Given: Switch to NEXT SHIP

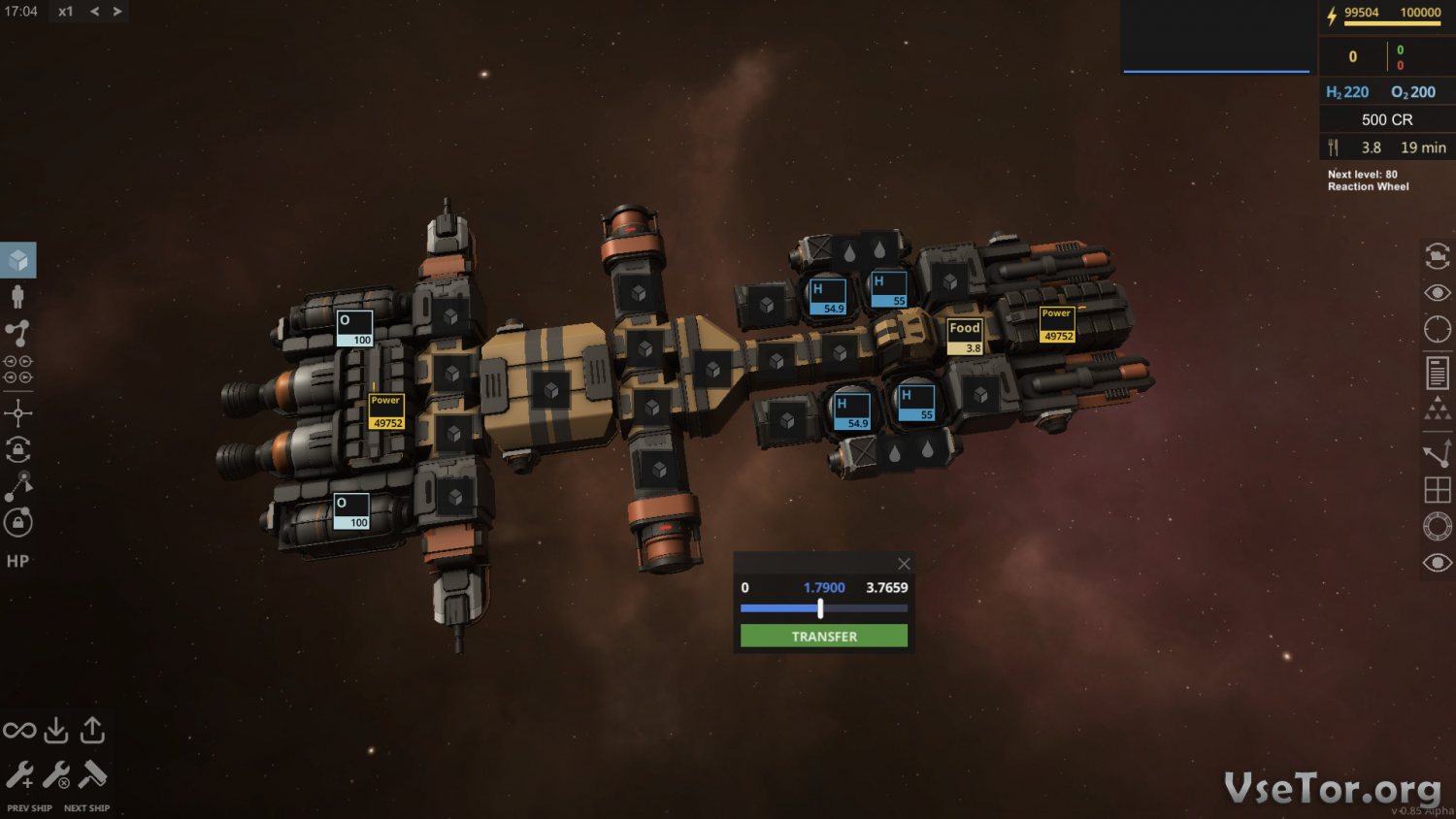Looking at the screenshot, I should tap(86, 807).
